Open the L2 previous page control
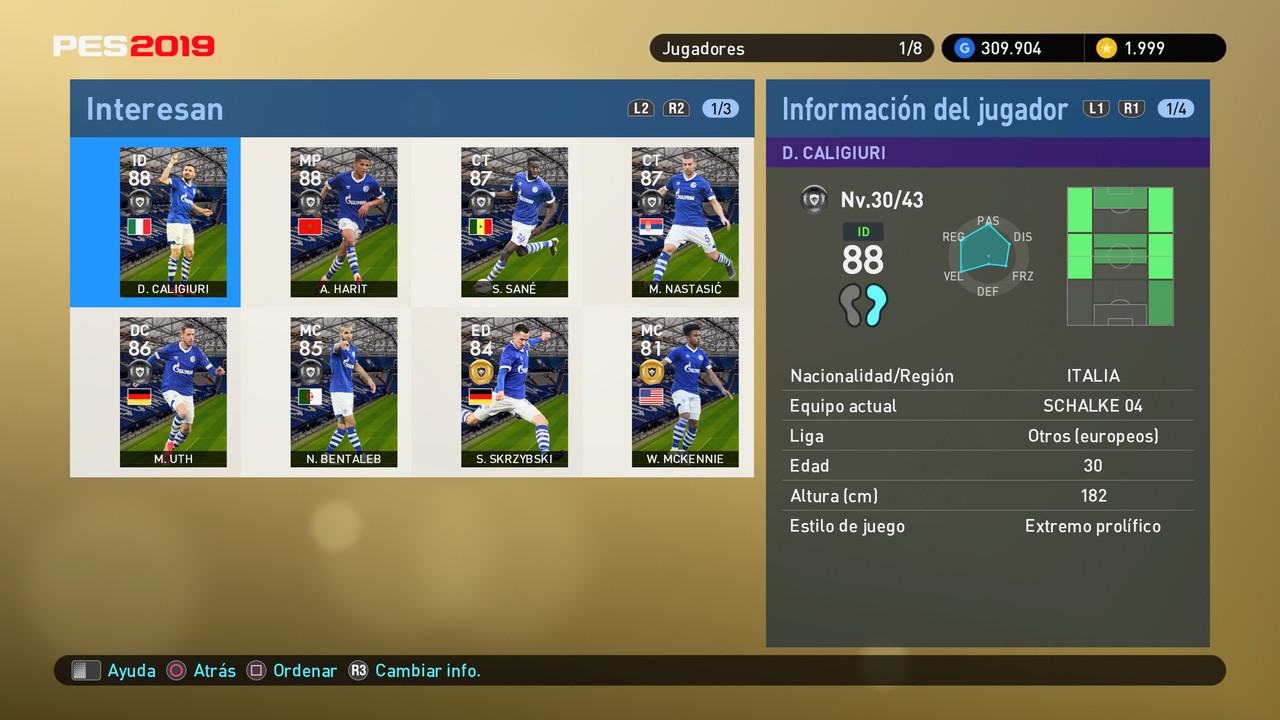This screenshot has height=720, width=1280. [x=641, y=108]
